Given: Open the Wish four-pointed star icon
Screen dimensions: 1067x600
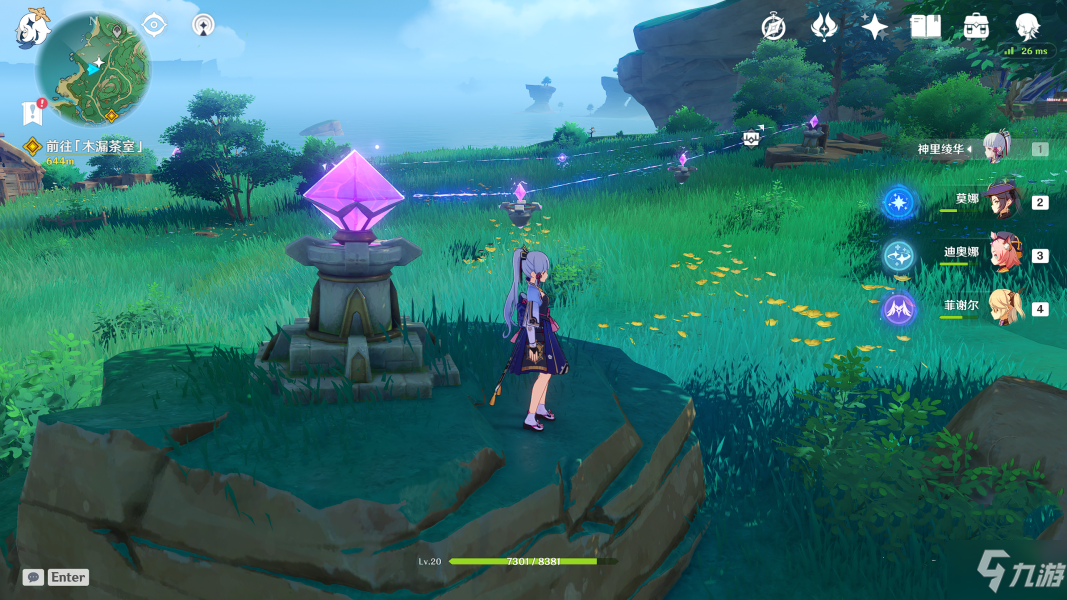Looking at the screenshot, I should coord(875,27).
